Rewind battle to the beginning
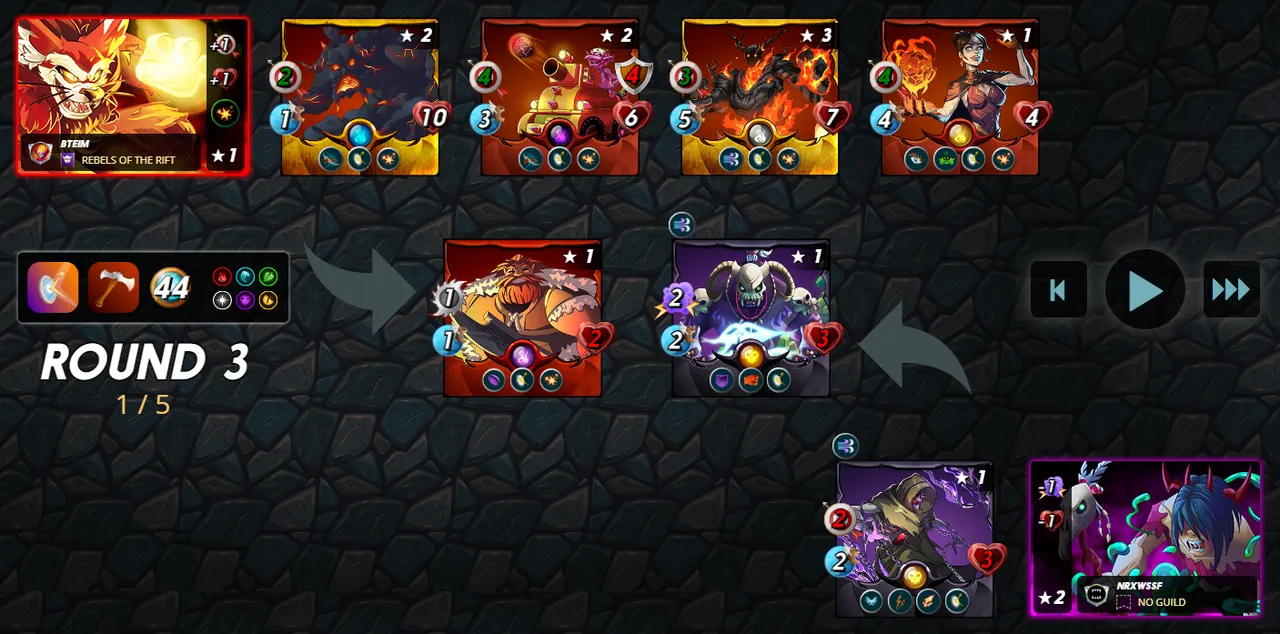The width and height of the screenshot is (1280, 634). pos(1058,290)
